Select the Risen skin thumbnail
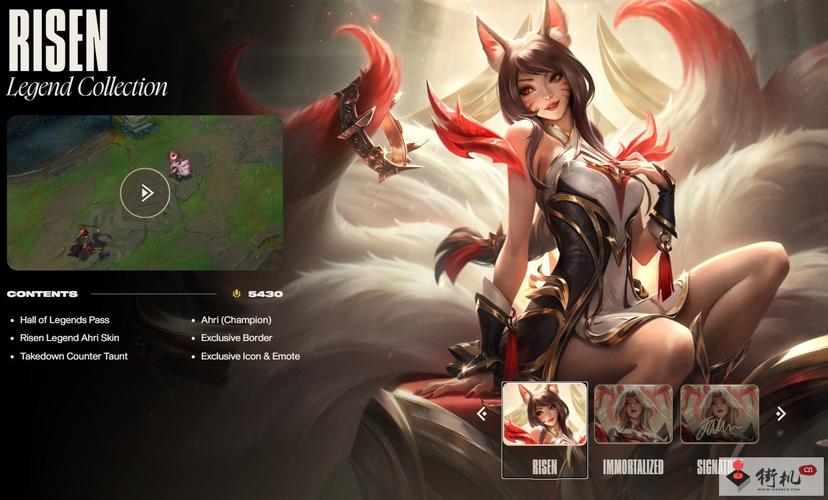This screenshot has height=500, width=828. click(x=544, y=414)
